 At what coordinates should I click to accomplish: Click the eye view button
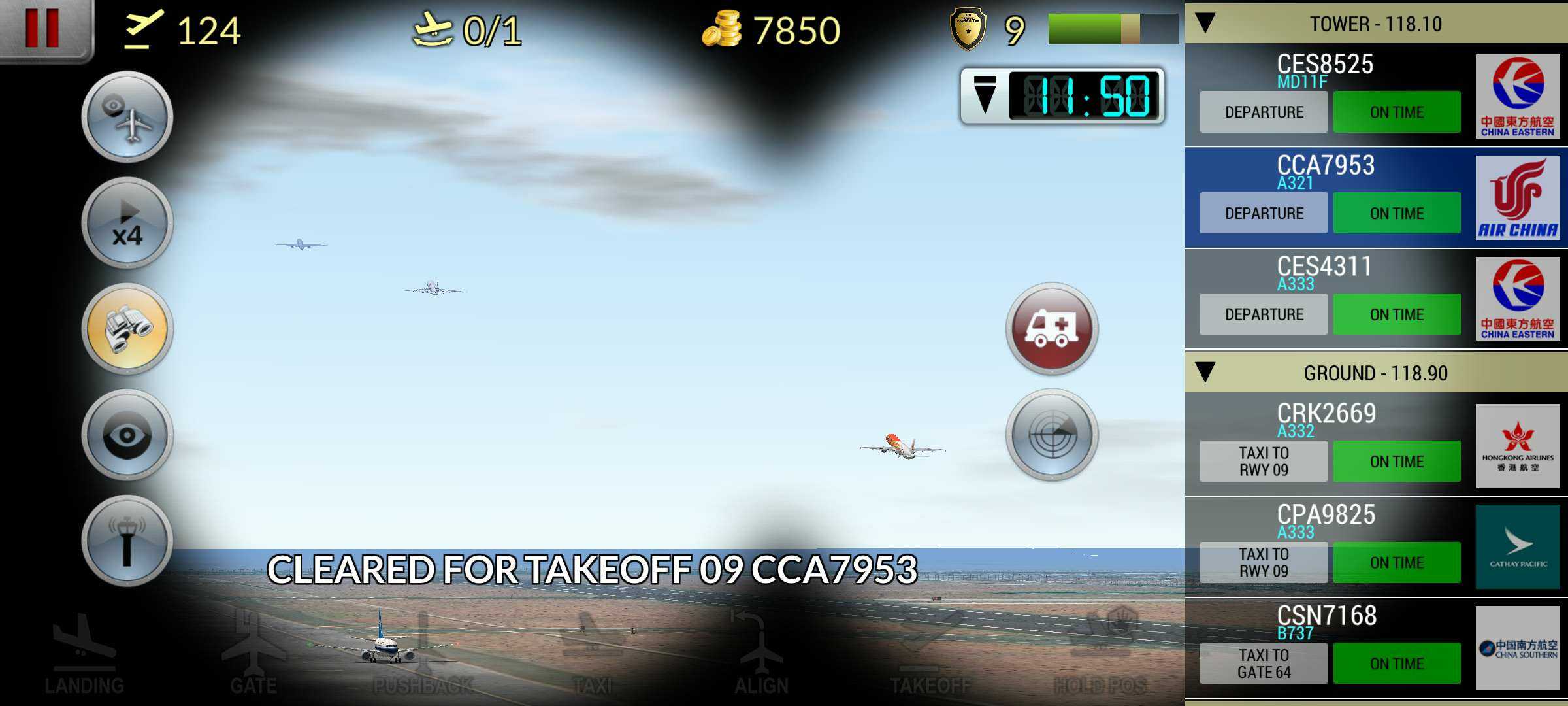click(127, 435)
